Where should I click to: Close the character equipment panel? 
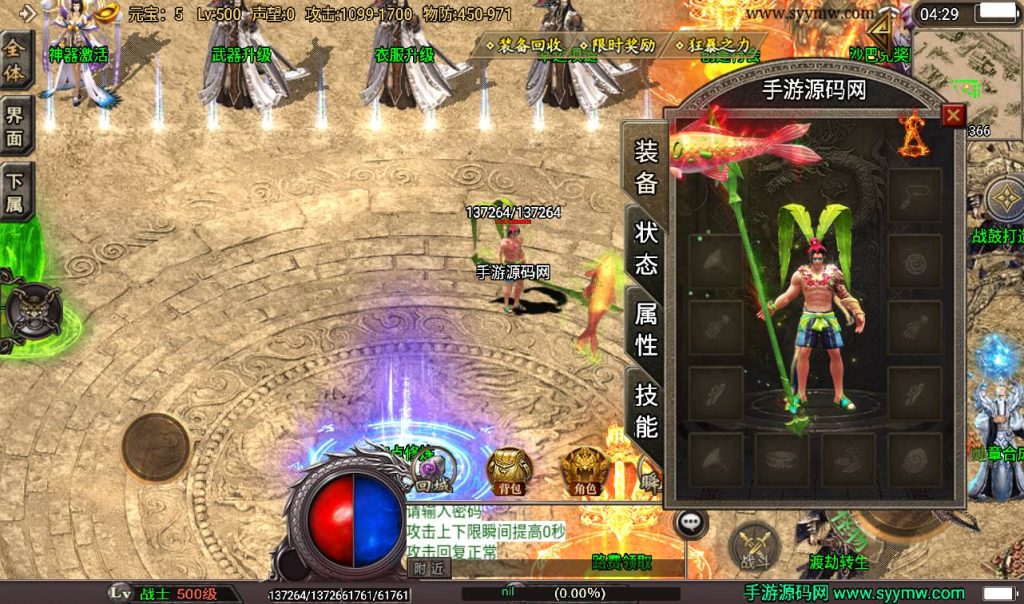point(953,115)
